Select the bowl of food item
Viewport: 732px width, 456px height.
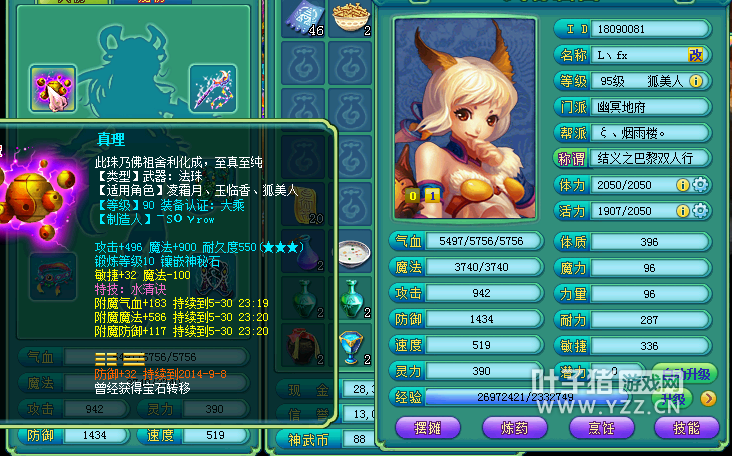(352, 18)
